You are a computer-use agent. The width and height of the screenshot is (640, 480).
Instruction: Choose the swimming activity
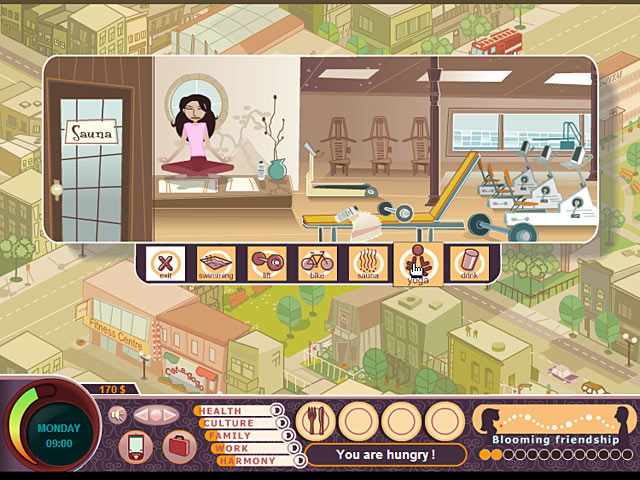click(x=215, y=265)
